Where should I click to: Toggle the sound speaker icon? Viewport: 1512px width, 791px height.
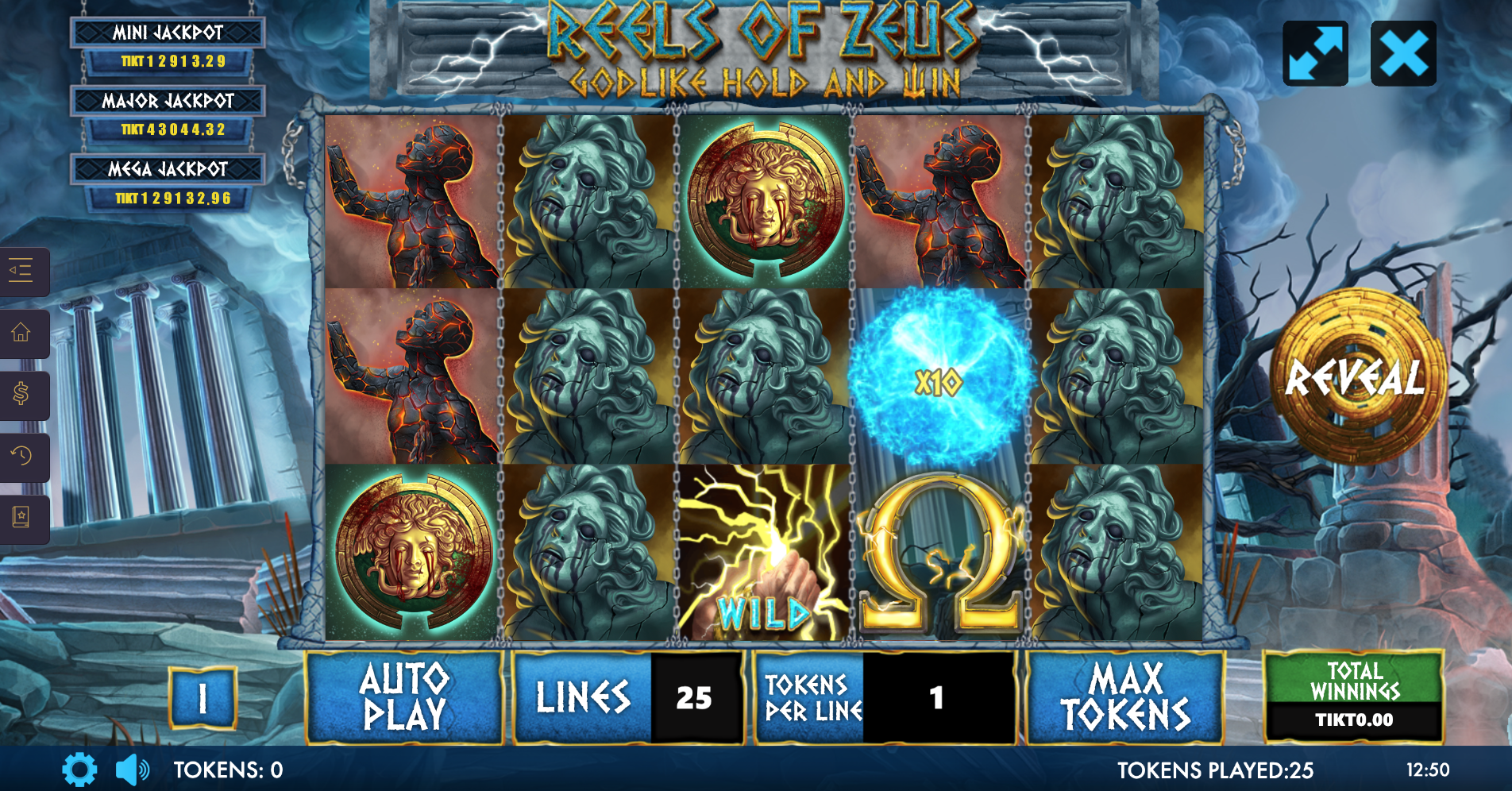click(132, 770)
